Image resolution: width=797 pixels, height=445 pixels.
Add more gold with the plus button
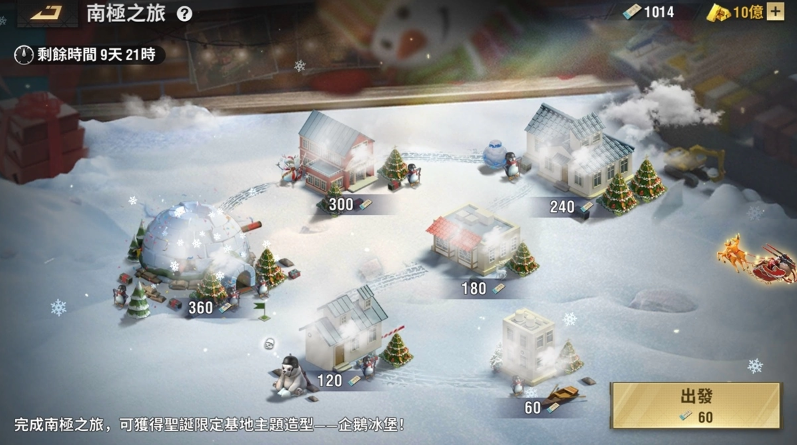[775, 12]
